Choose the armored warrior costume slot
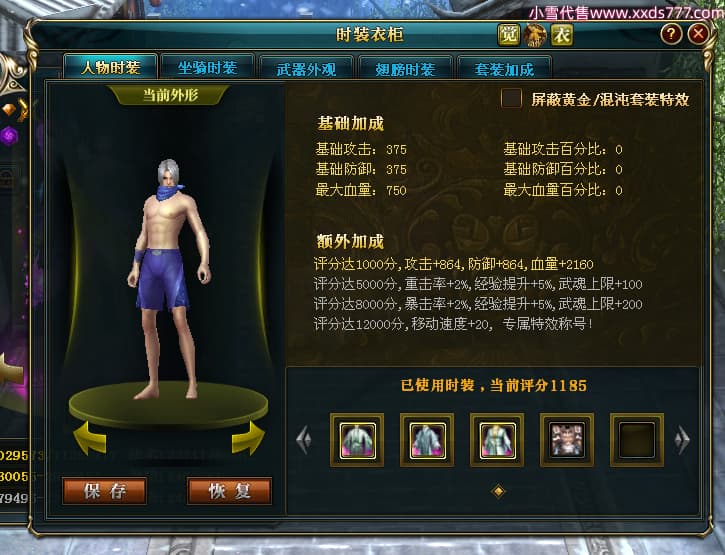Viewport: 725px width, 555px height. point(566,440)
